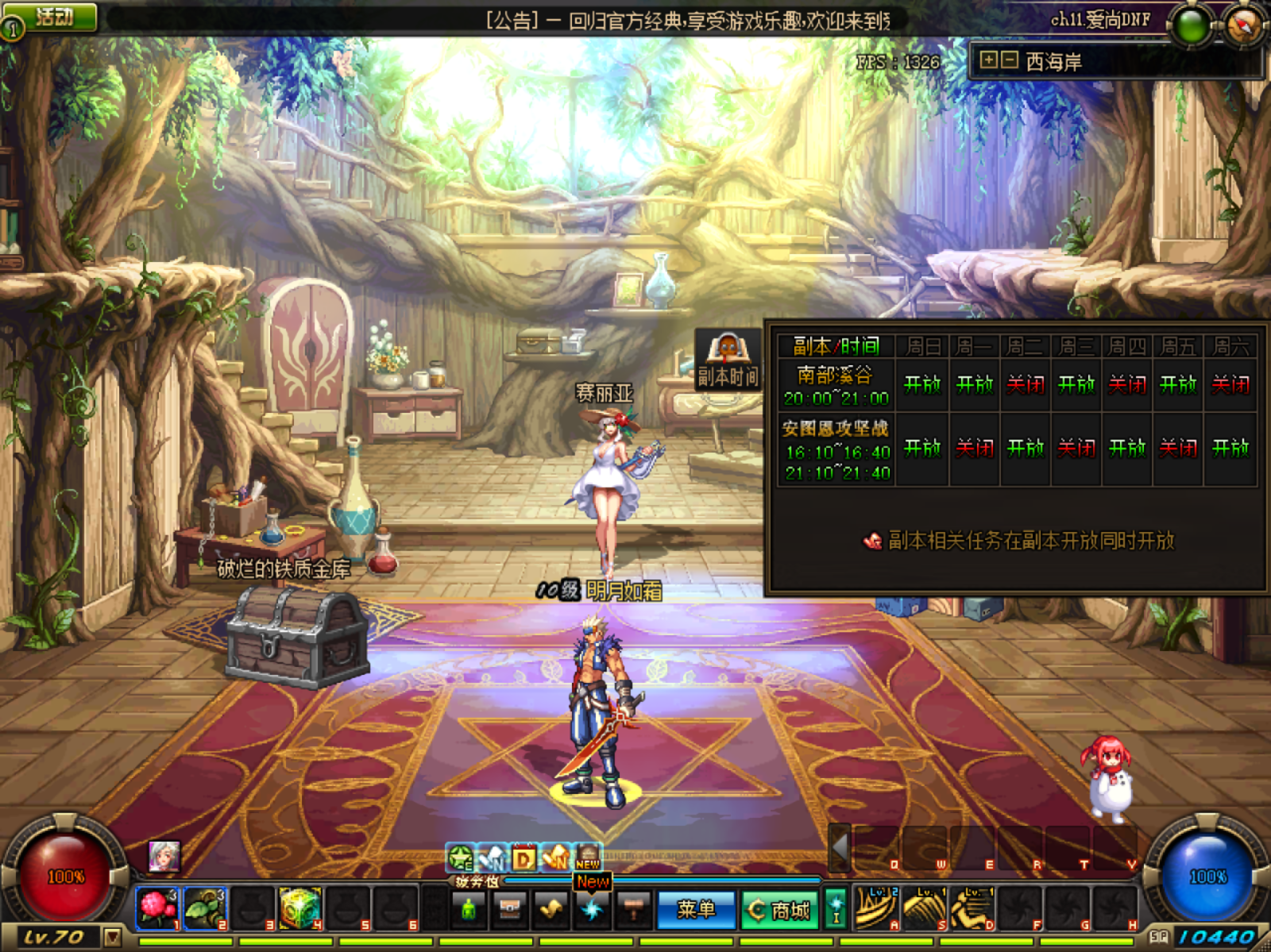
Task: Open the dropdown arrow beside Lv.70
Action: [x=113, y=938]
